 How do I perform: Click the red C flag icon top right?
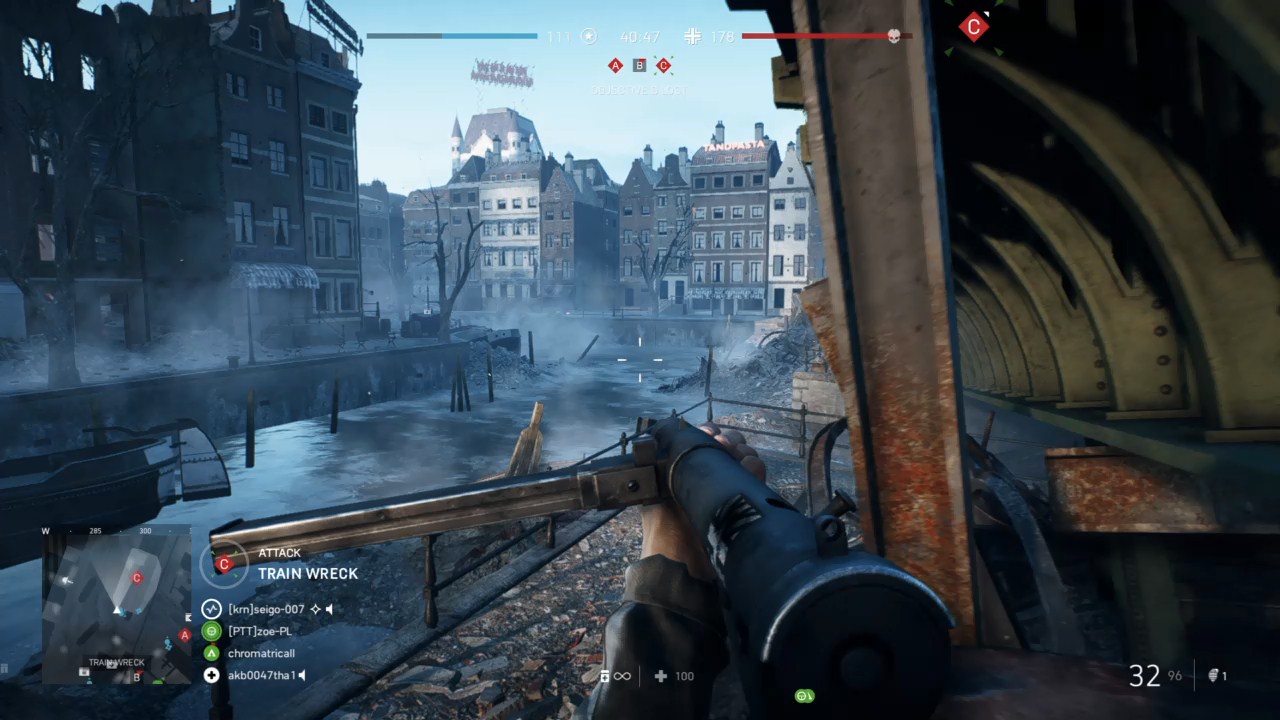click(x=973, y=27)
